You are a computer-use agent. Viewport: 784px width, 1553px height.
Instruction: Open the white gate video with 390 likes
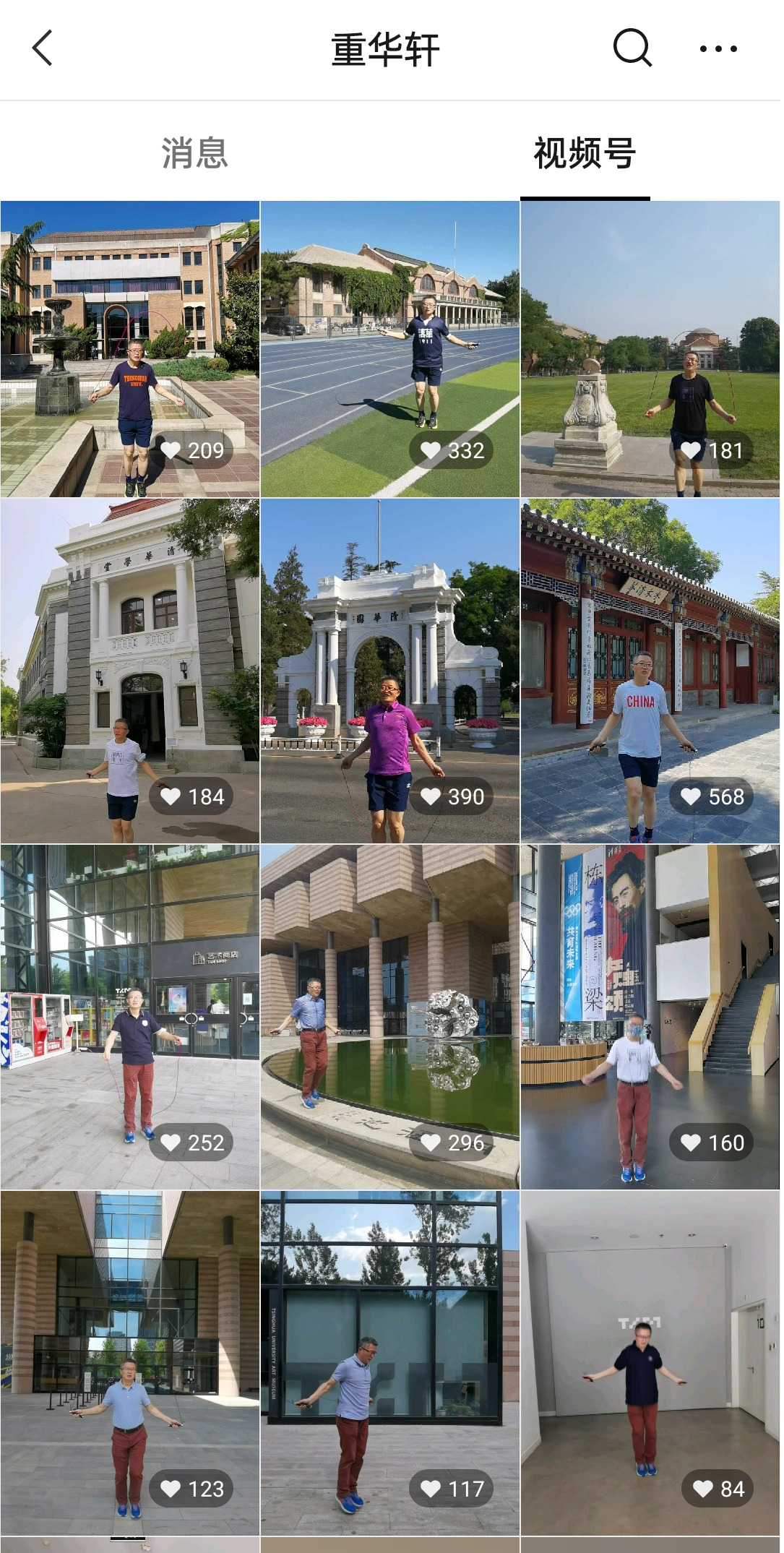pyautogui.click(x=390, y=671)
